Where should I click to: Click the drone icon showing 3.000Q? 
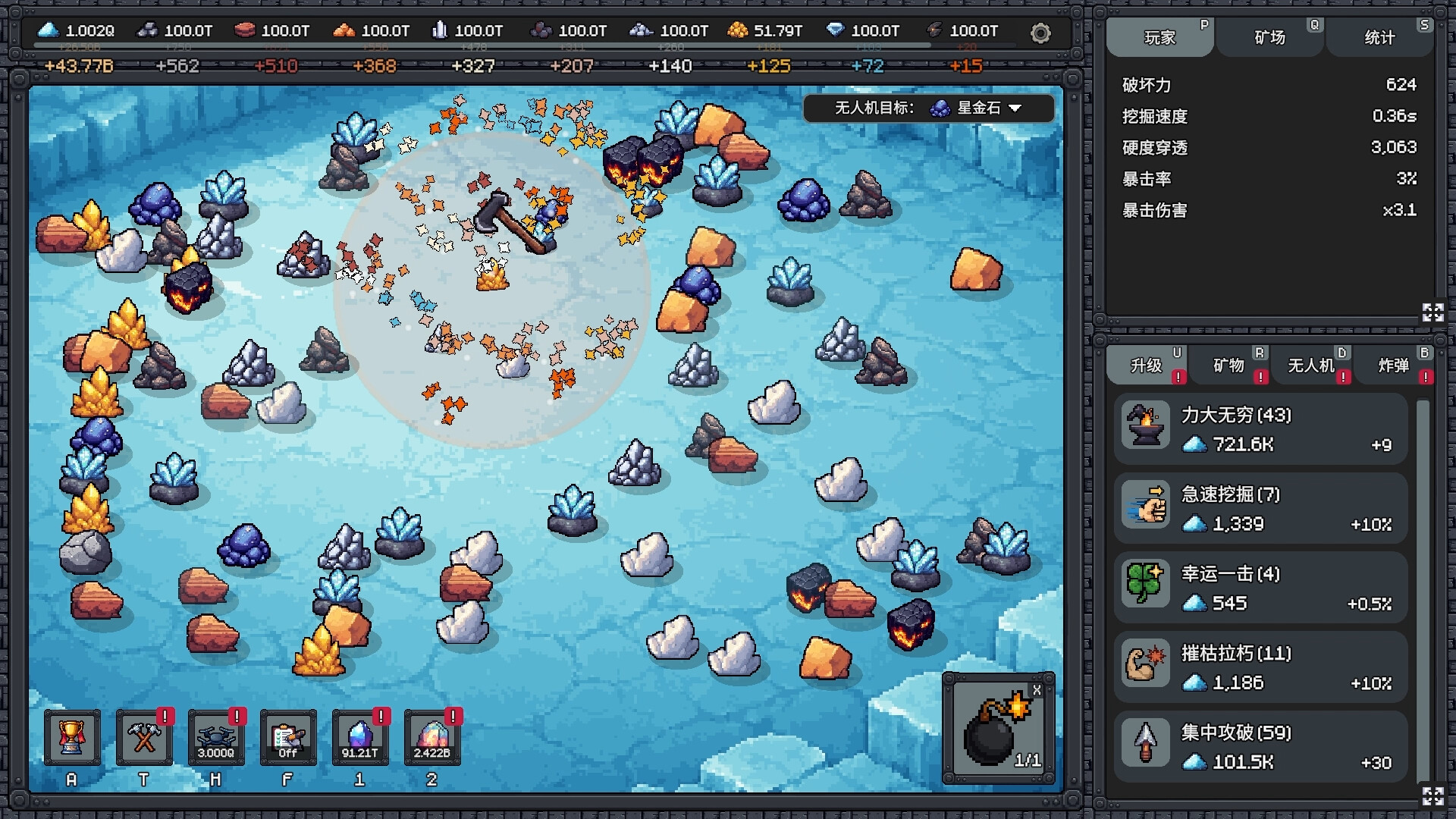point(216,736)
